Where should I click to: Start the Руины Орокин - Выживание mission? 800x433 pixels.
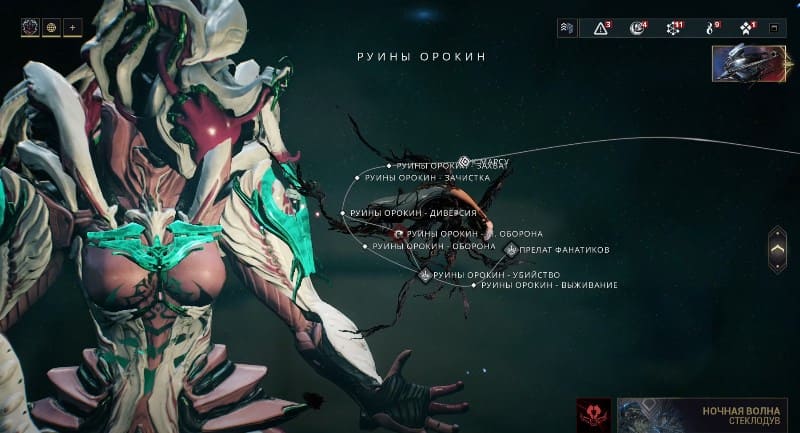(474, 285)
